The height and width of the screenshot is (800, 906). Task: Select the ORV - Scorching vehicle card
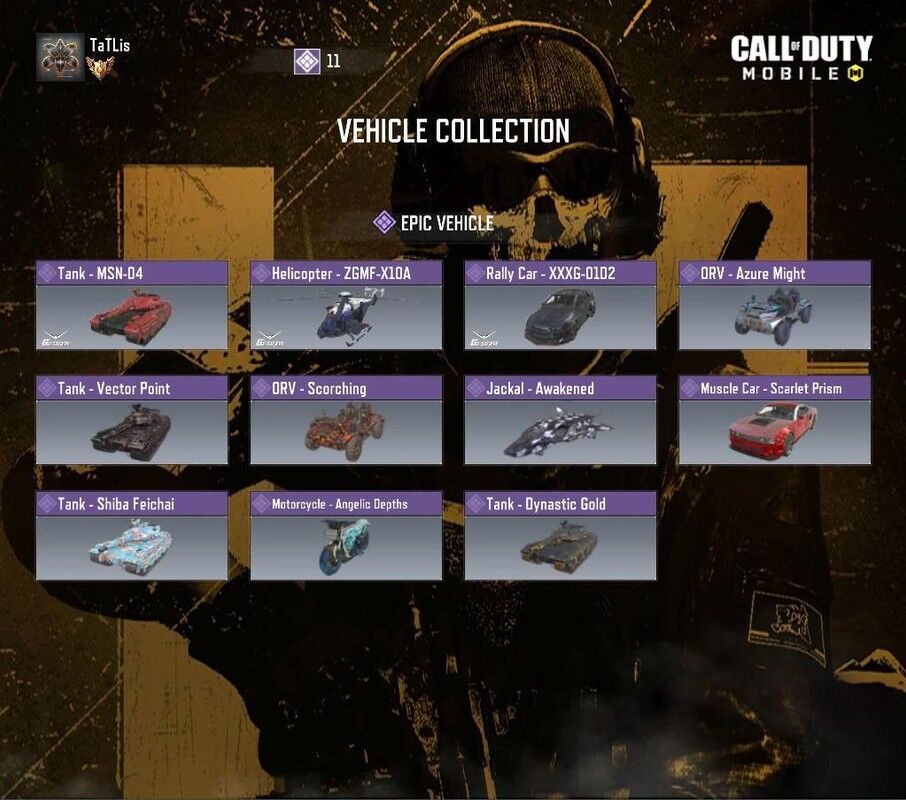(x=346, y=421)
